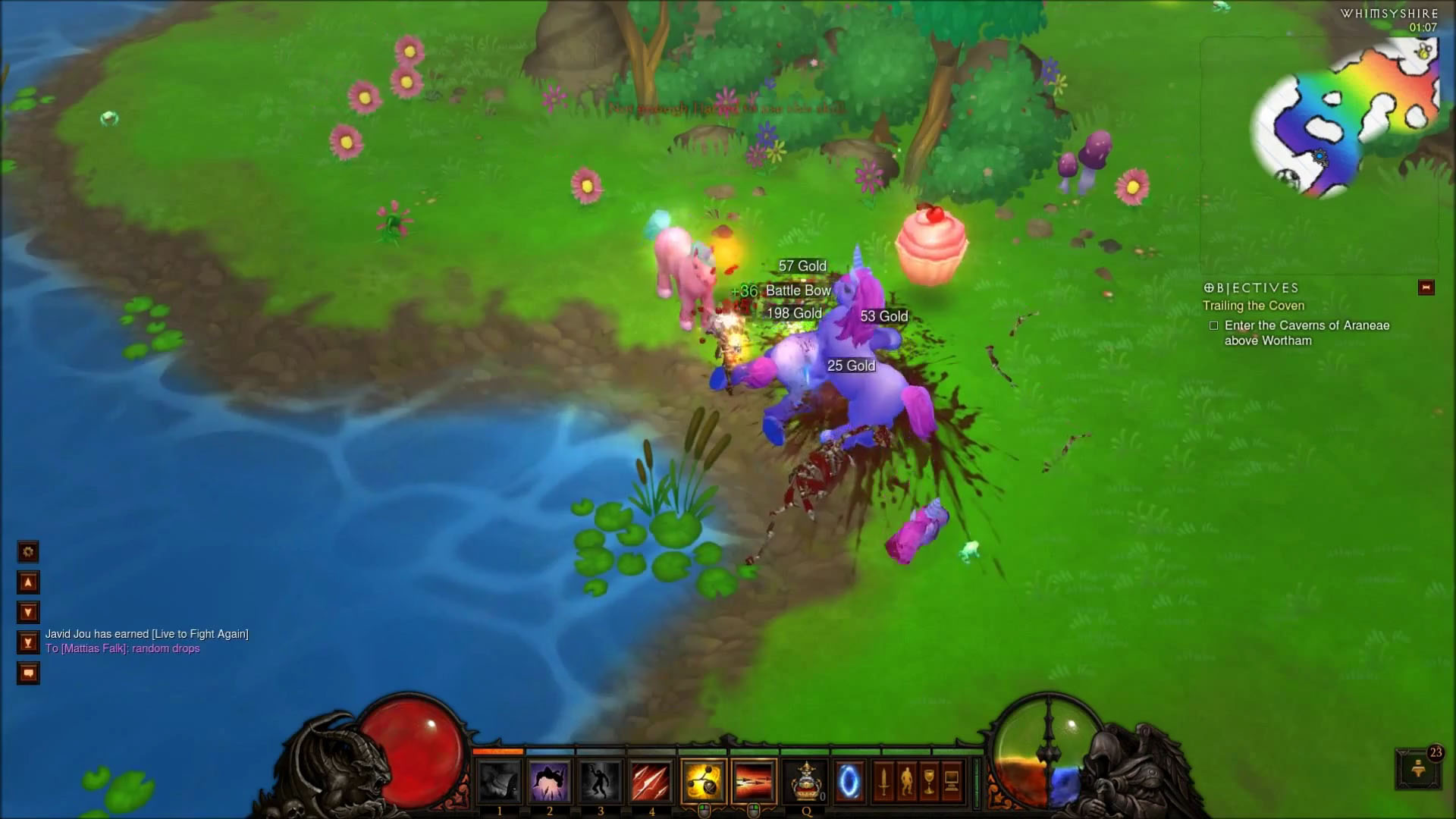Image resolution: width=1456 pixels, height=819 pixels.
Task: Open the blue town portal
Action: click(849, 781)
